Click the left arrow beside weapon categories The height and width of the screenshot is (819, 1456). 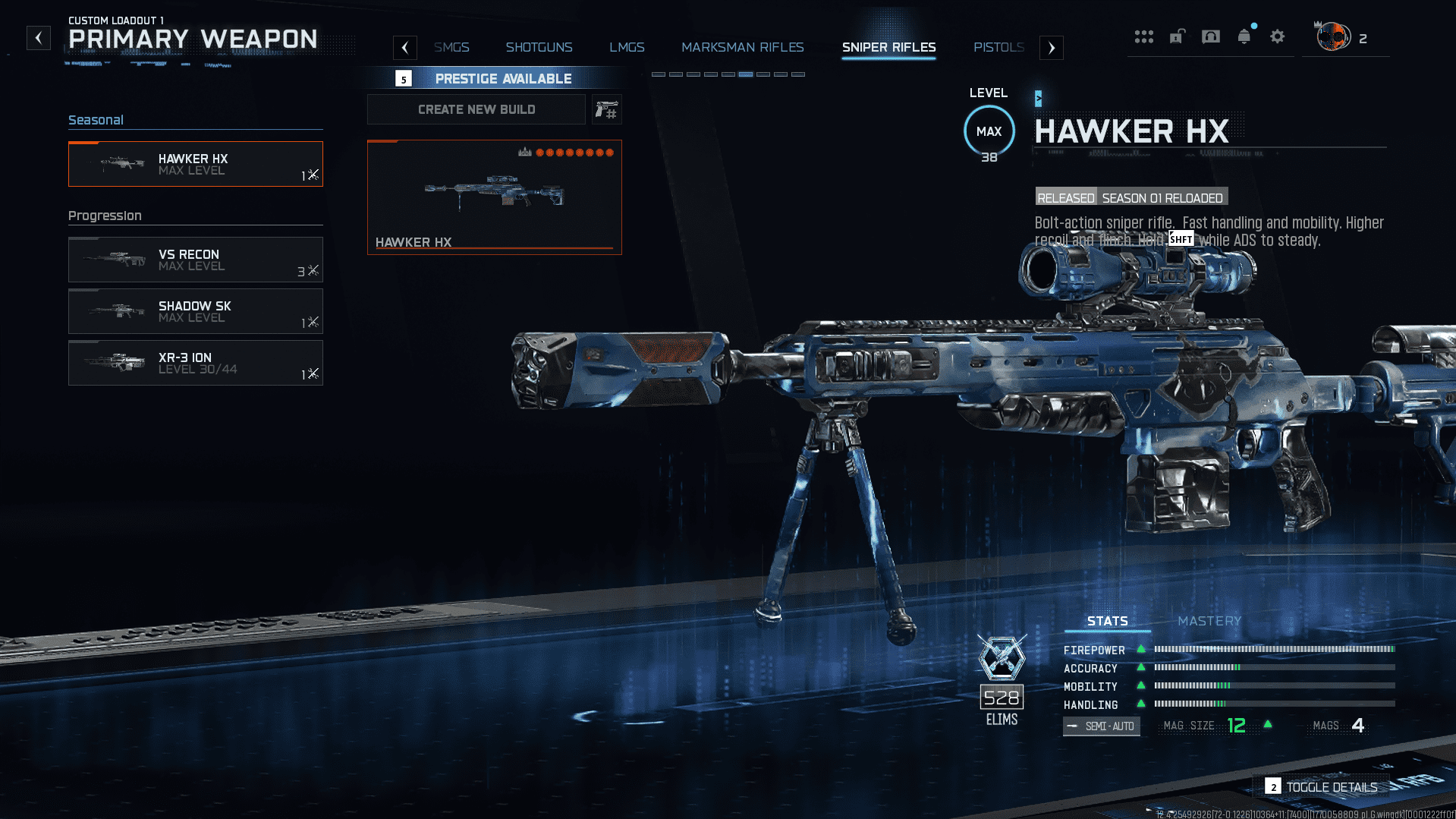tap(405, 48)
